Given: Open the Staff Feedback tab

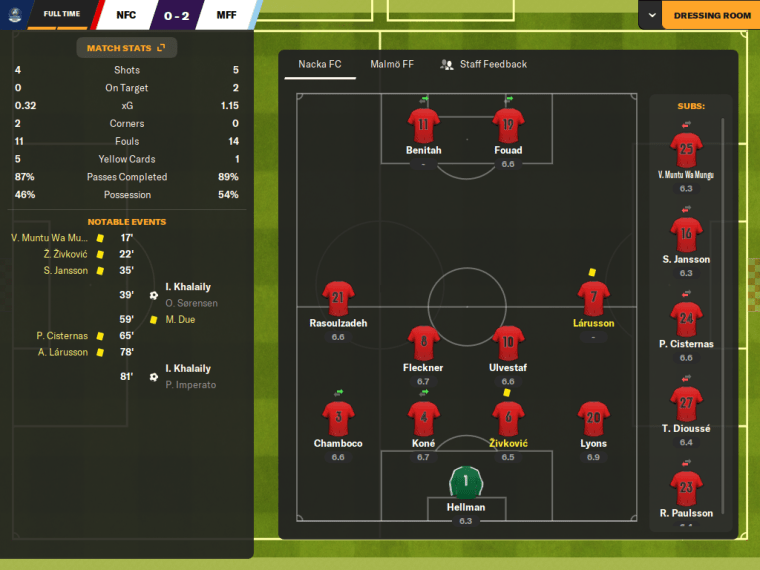Looking at the screenshot, I should pyautogui.click(x=483, y=65).
